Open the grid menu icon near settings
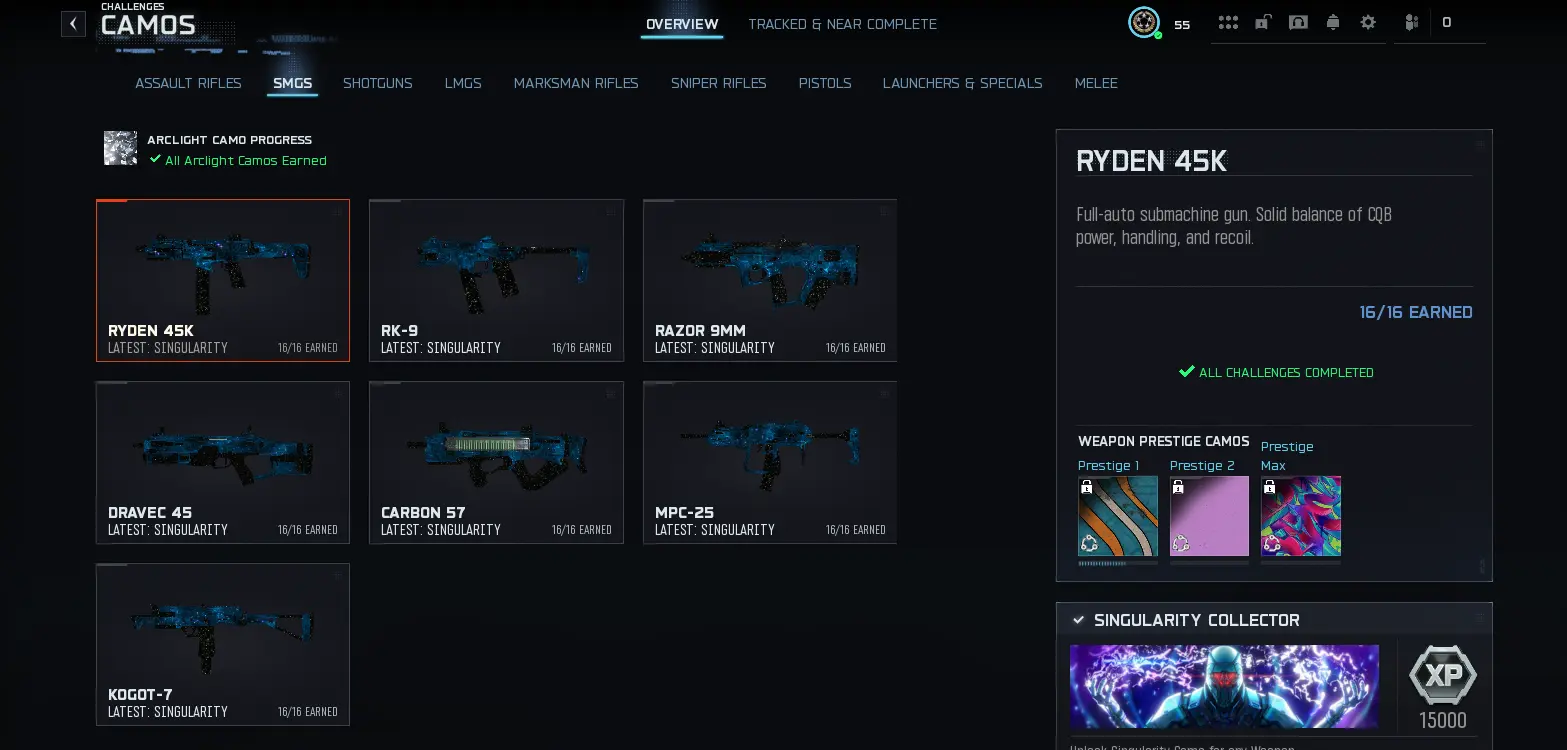1567x750 pixels. (x=1229, y=22)
